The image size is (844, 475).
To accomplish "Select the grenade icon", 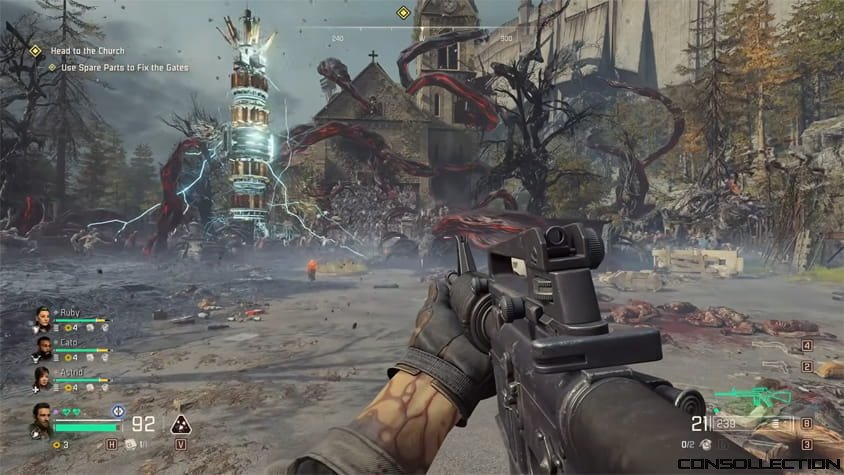I will pyautogui.click(x=706, y=443).
